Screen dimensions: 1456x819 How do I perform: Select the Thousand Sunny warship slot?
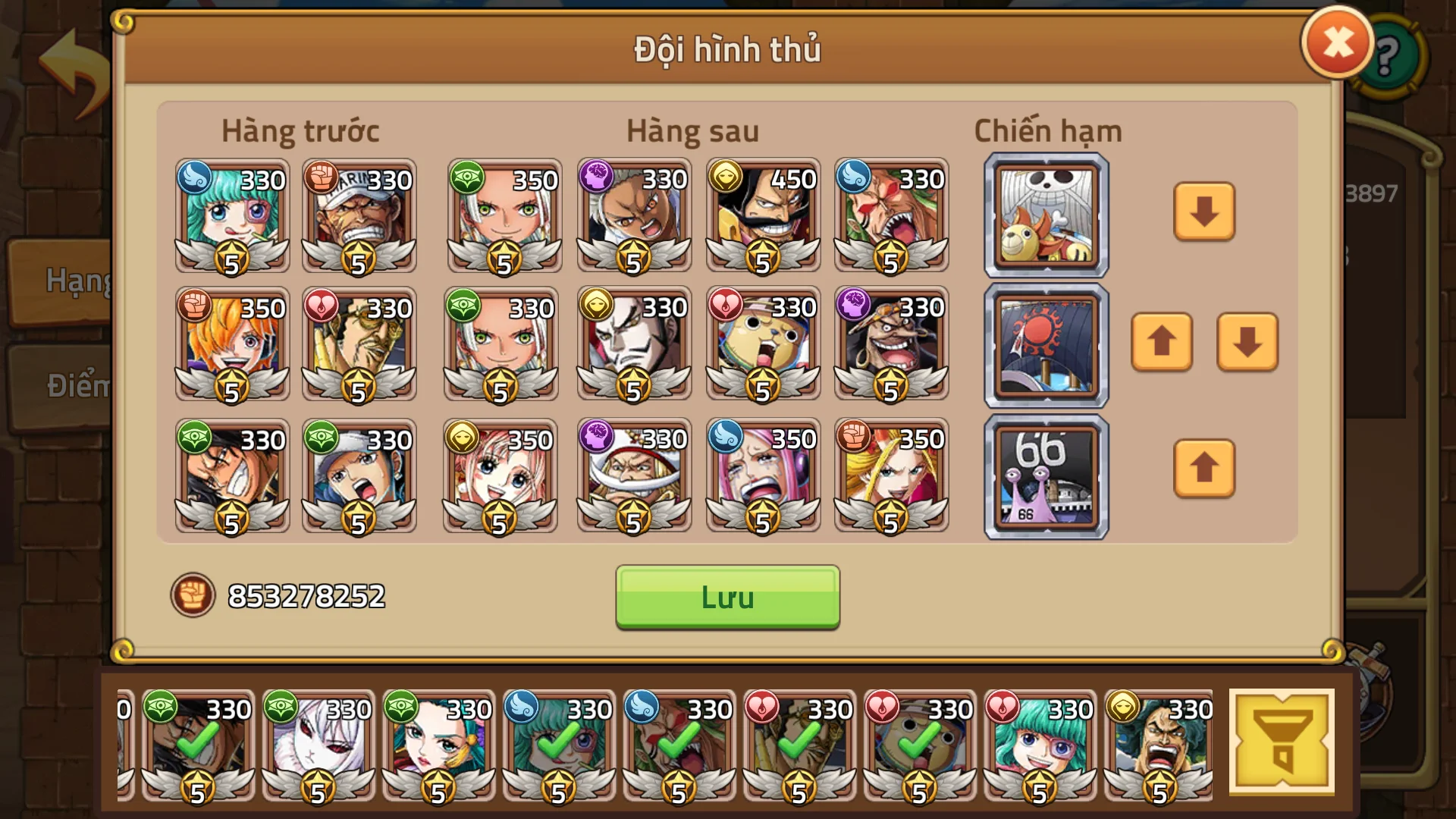(x=1045, y=215)
